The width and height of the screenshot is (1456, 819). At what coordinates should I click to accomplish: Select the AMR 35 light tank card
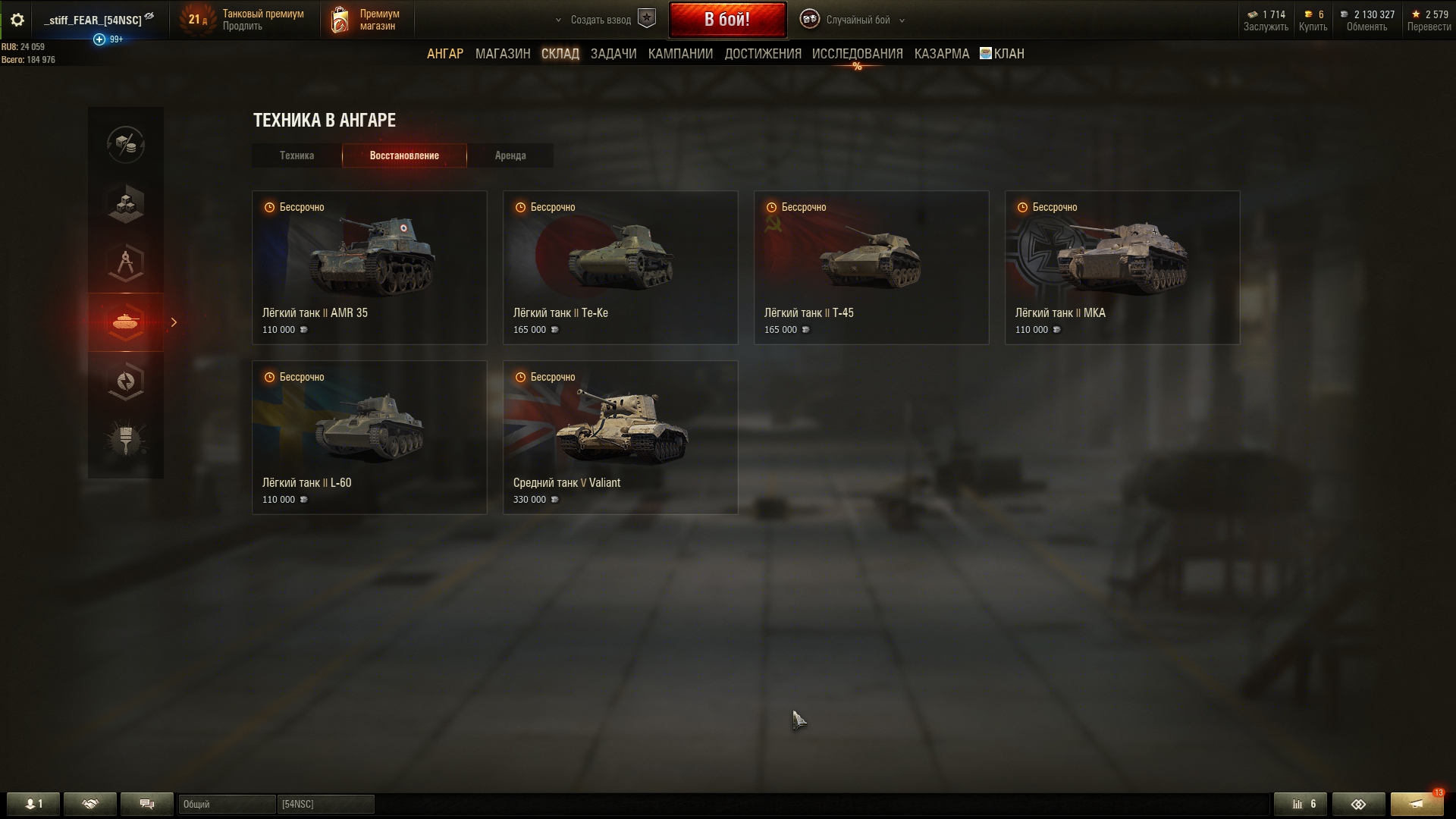[369, 268]
